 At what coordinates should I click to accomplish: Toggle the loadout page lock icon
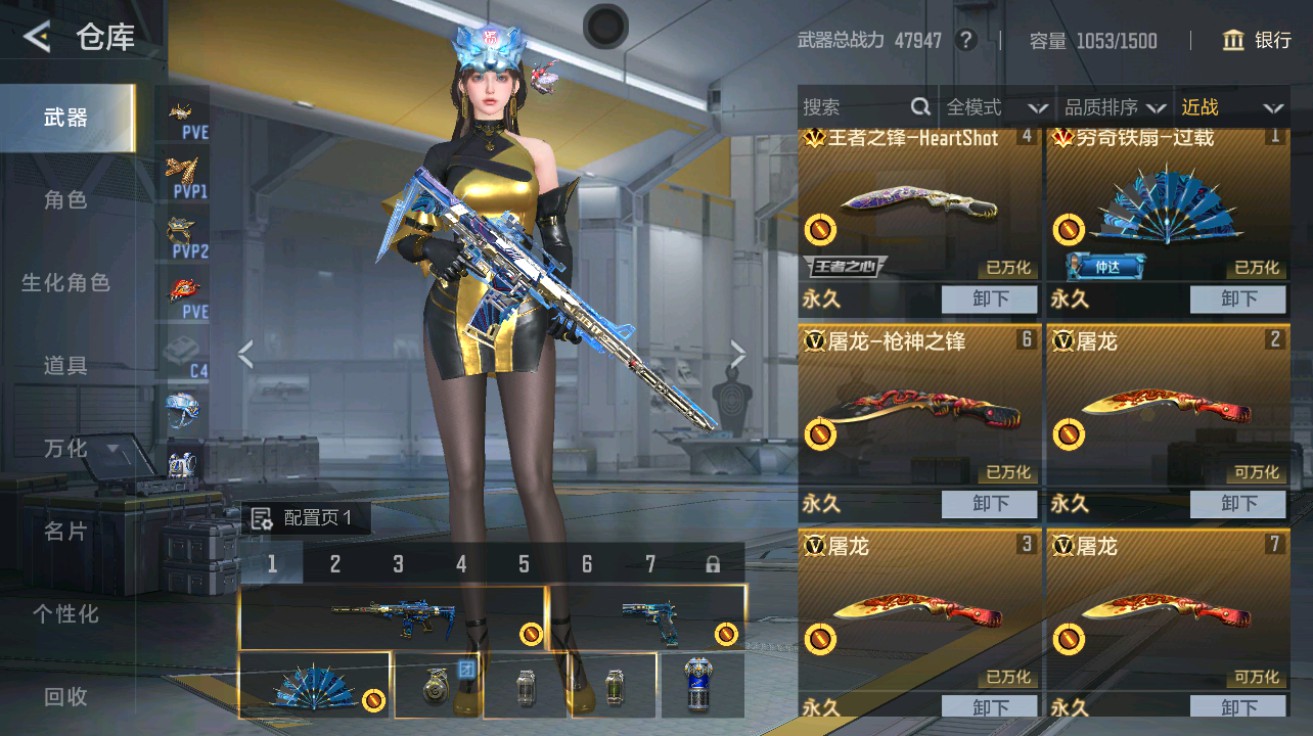click(x=711, y=565)
